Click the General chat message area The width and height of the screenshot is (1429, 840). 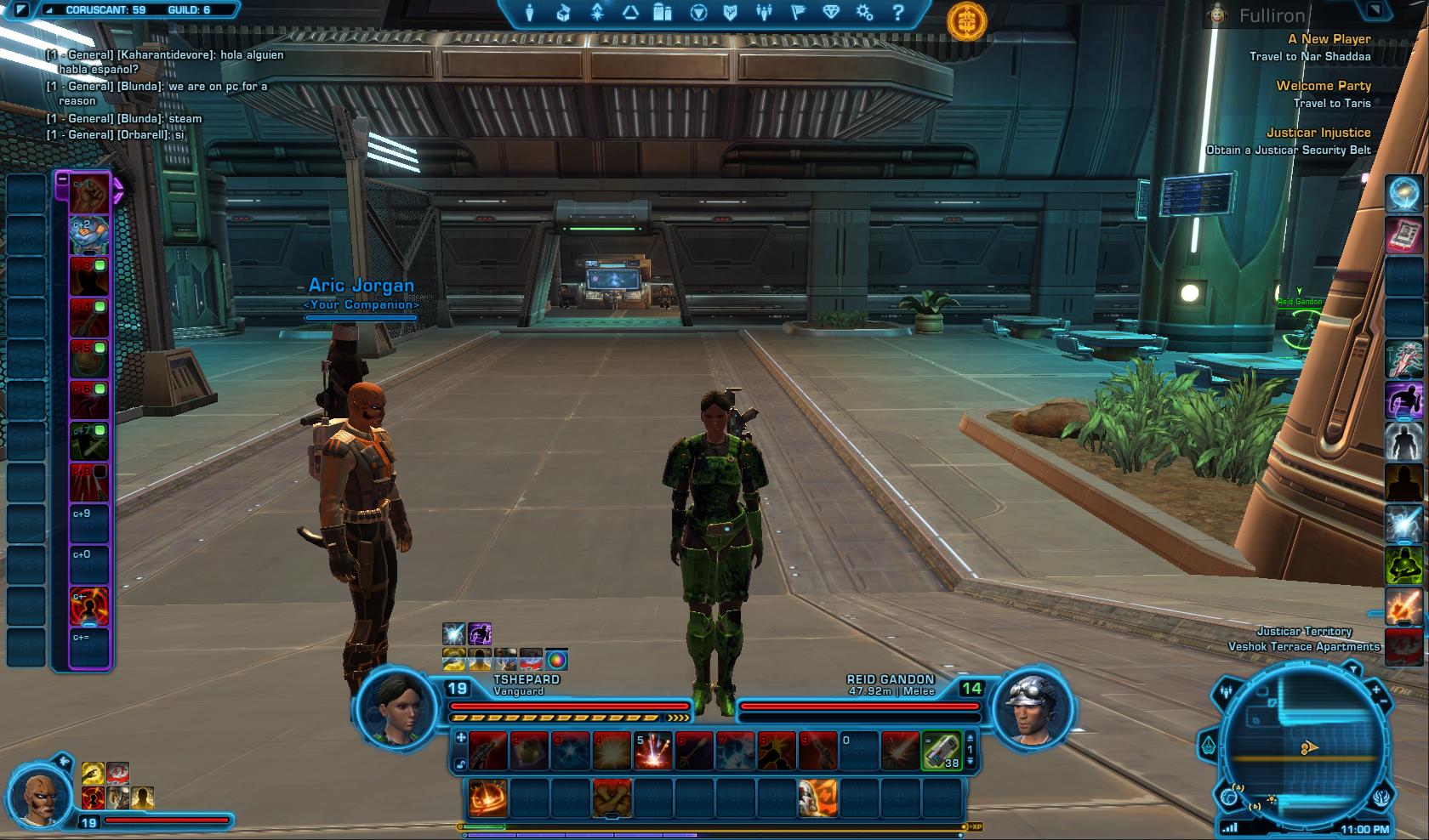[x=162, y=94]
